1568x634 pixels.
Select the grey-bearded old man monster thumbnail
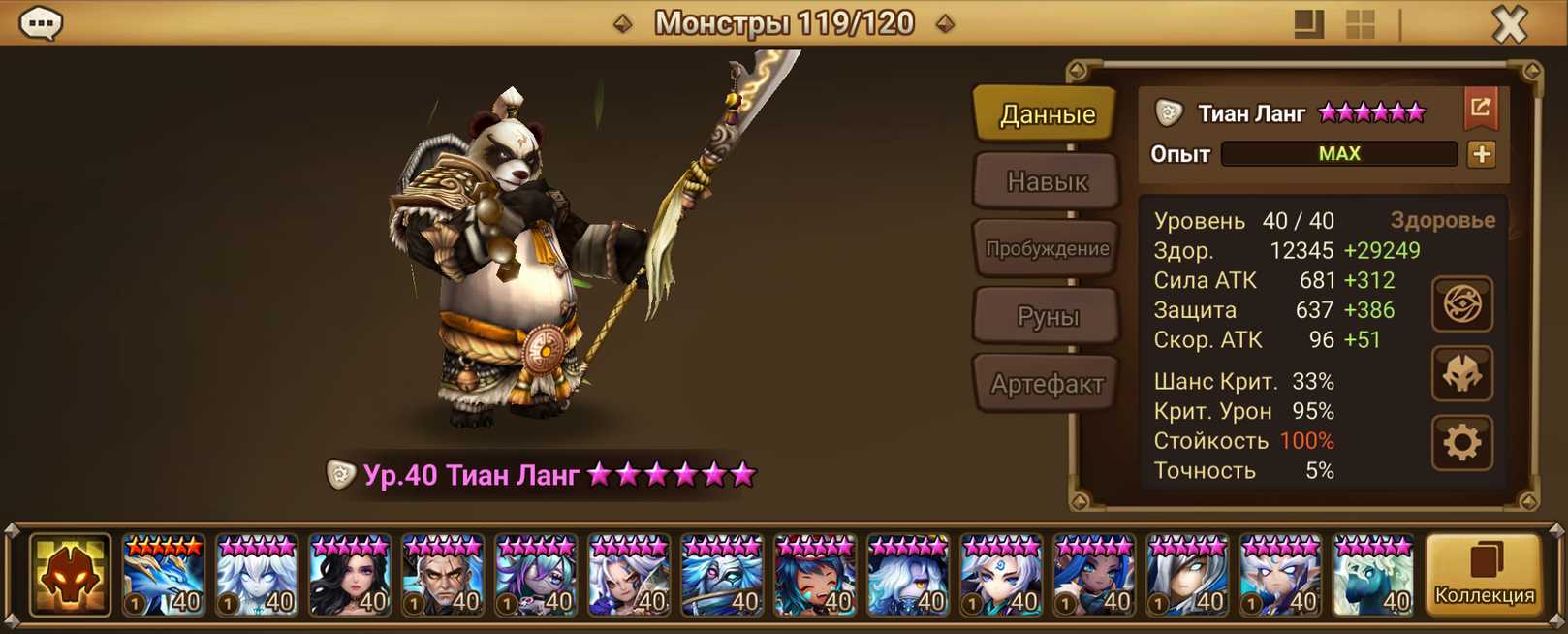(x=443, y=576)
